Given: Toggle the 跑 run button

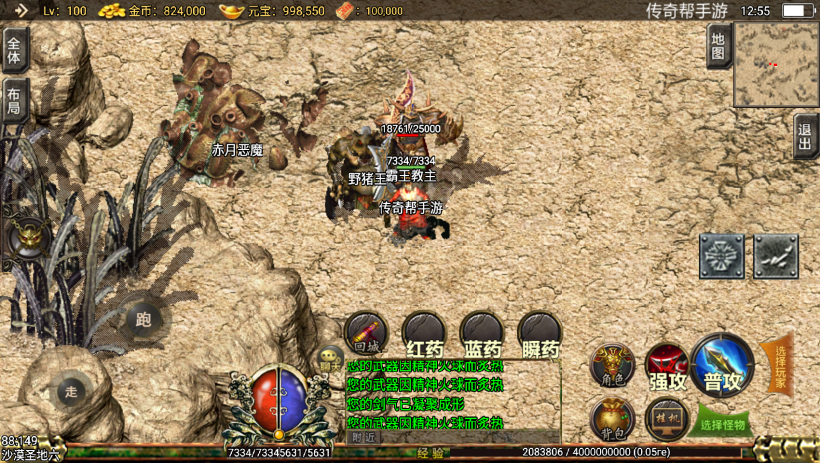Looking at the screenshot, I should coord(143,320).
